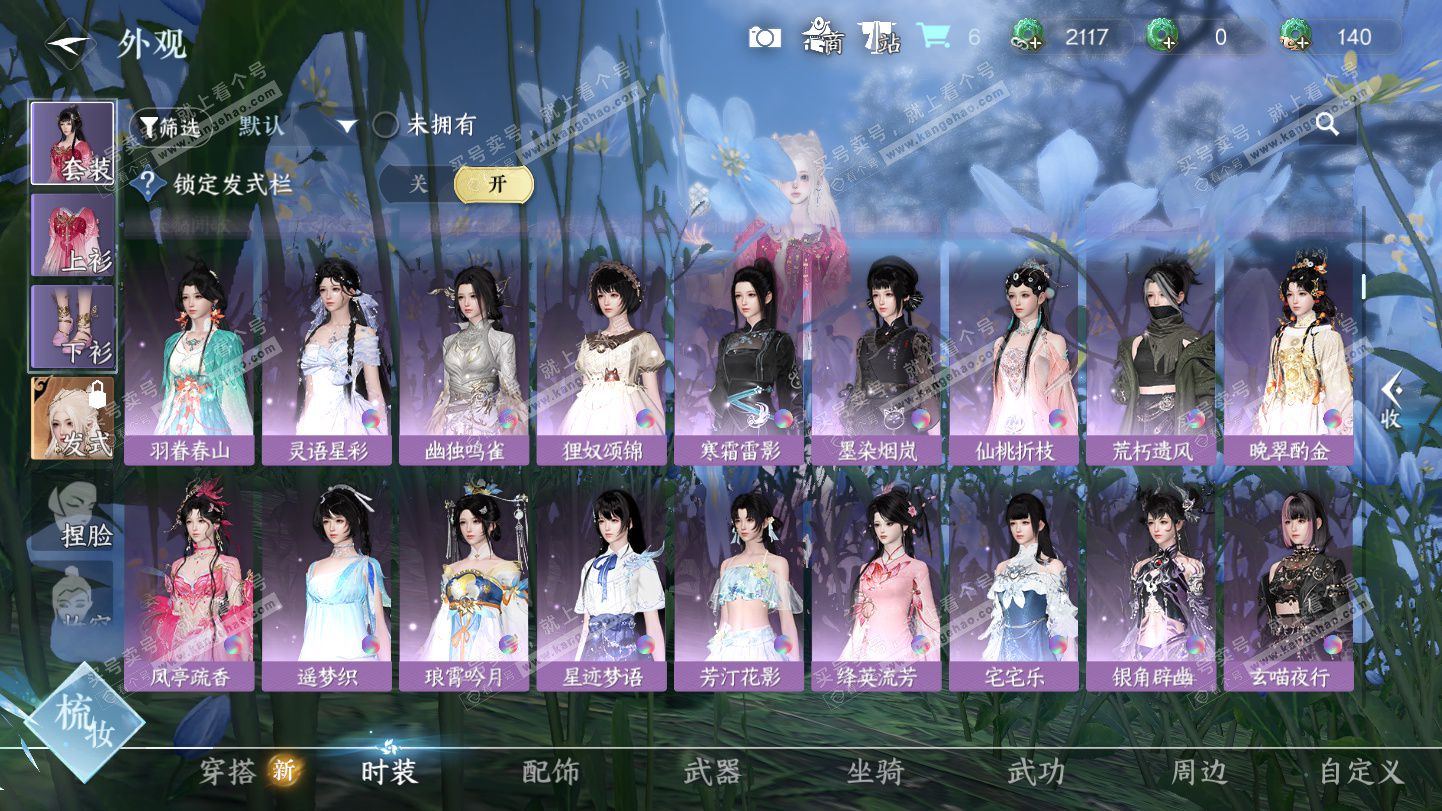Go back using the top-left arrow
The height and width of the screenshot is (811, 1442).
[x=70, y=45]
